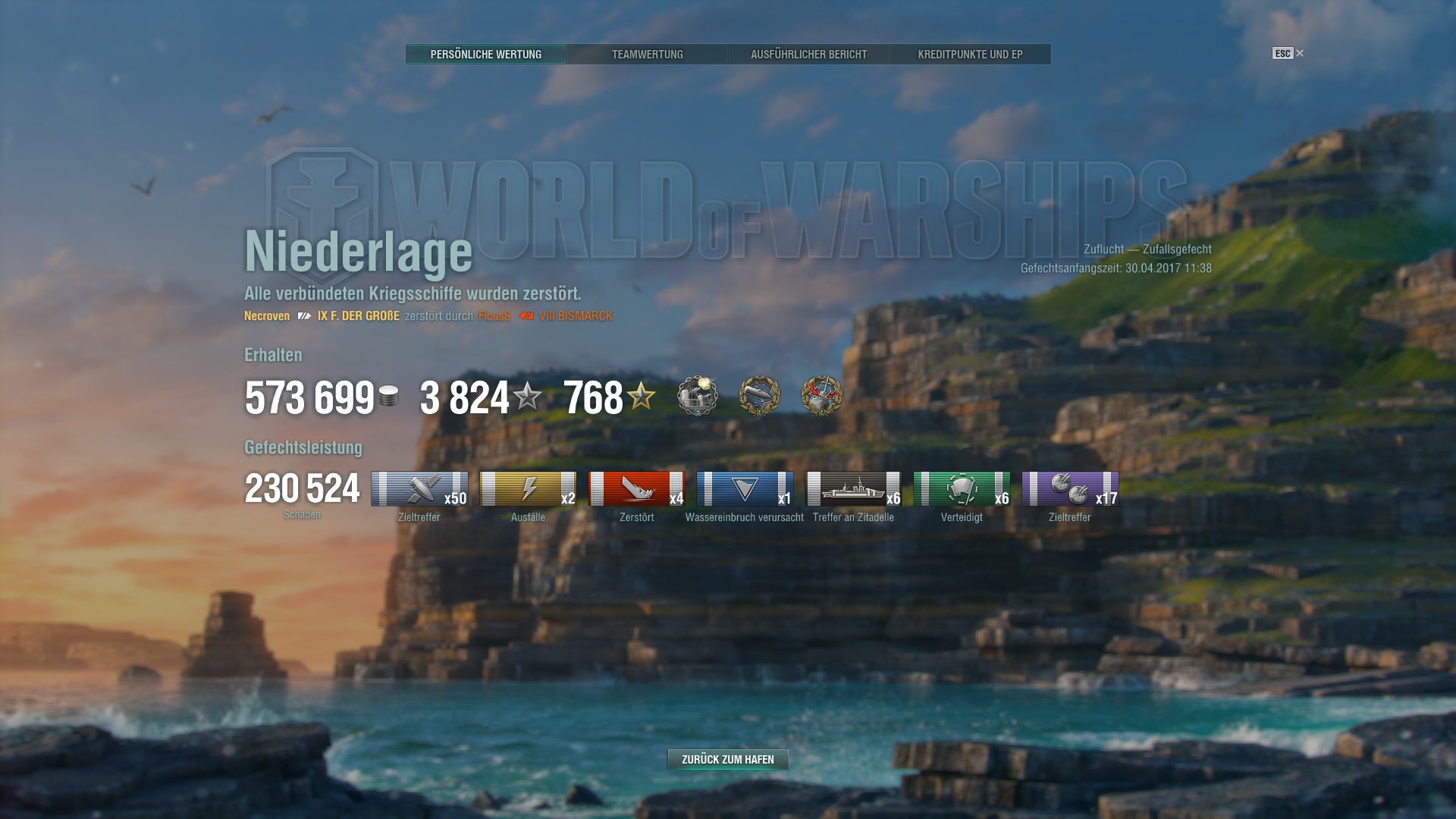Choose the Treffer an Zitadelle ribbon
Viewport: 1456px width, 819px height.
[853, 489]
